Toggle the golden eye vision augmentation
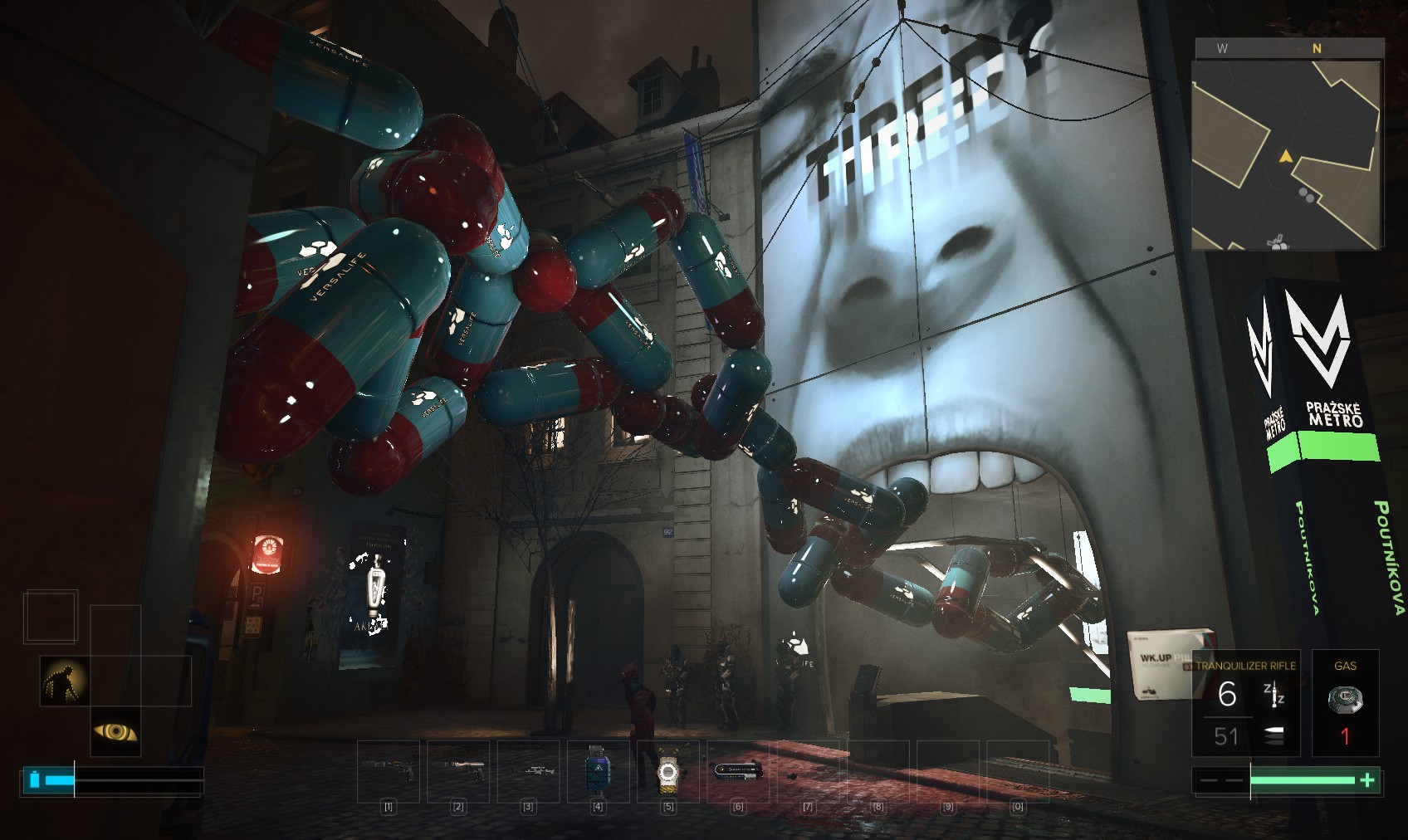The image size is (1408, 840). [115, 731]
